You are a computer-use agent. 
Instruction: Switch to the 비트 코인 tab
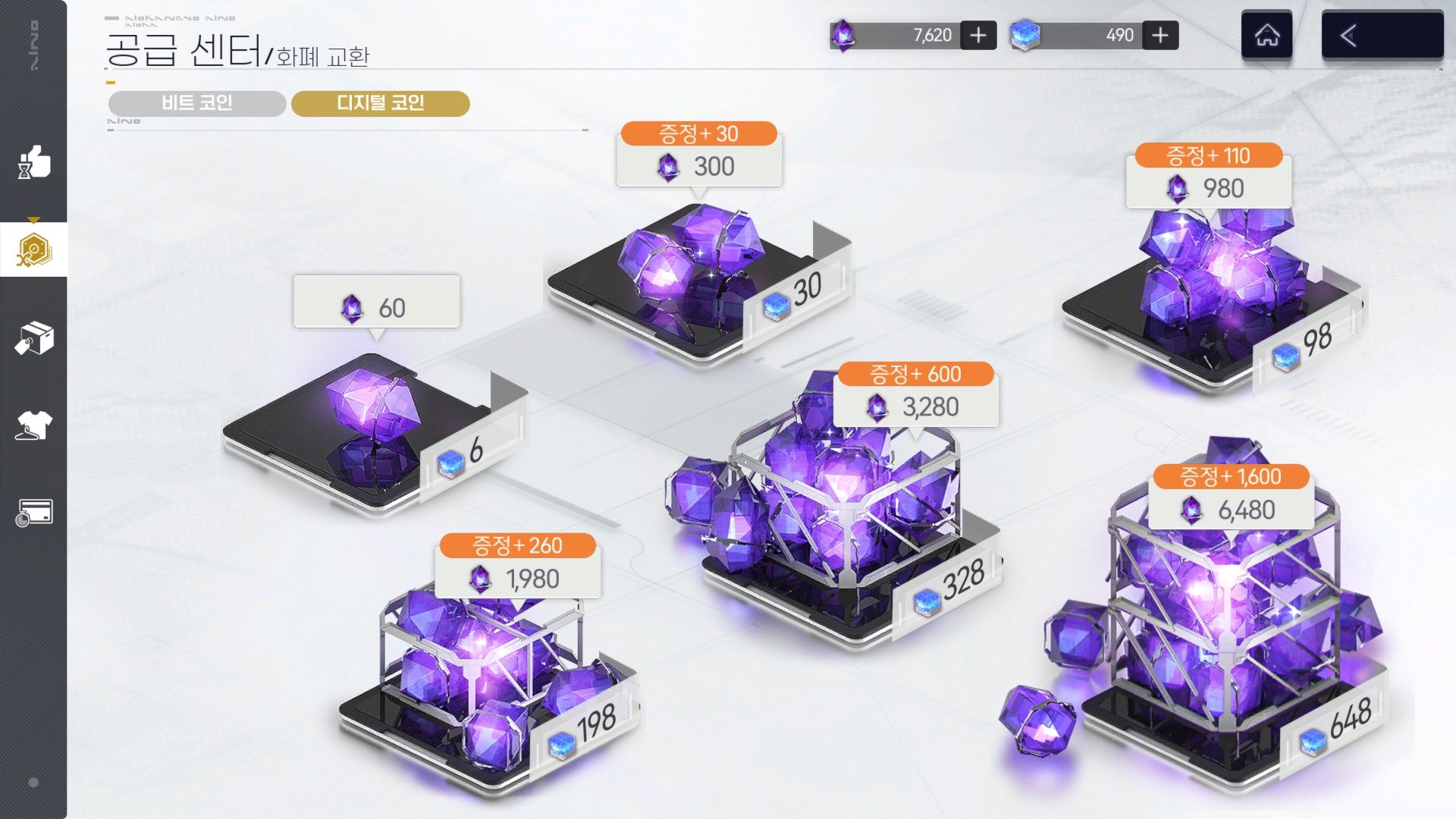click(x=197, y=103)
